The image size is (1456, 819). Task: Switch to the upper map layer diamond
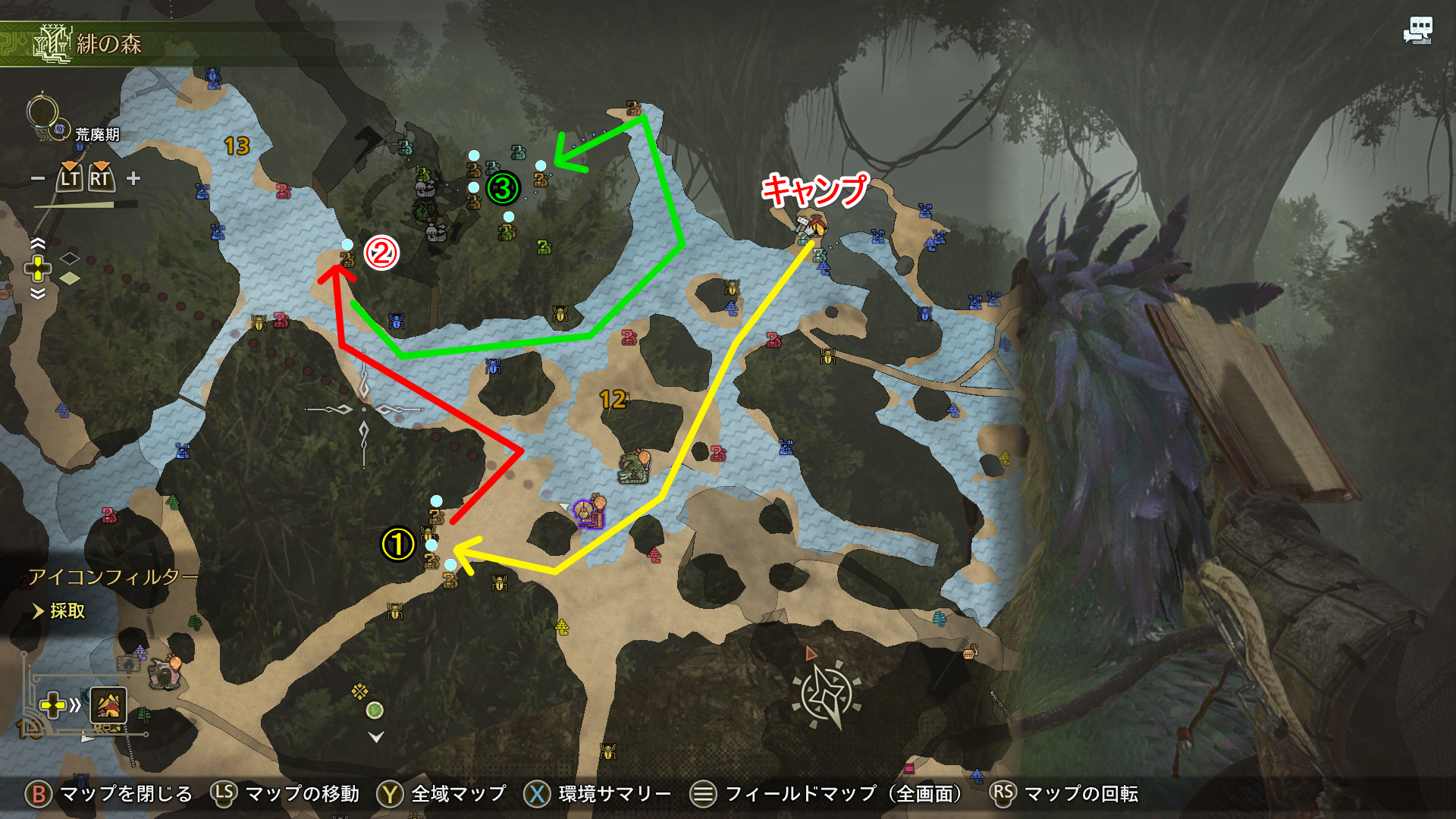(x=70, y=259)
